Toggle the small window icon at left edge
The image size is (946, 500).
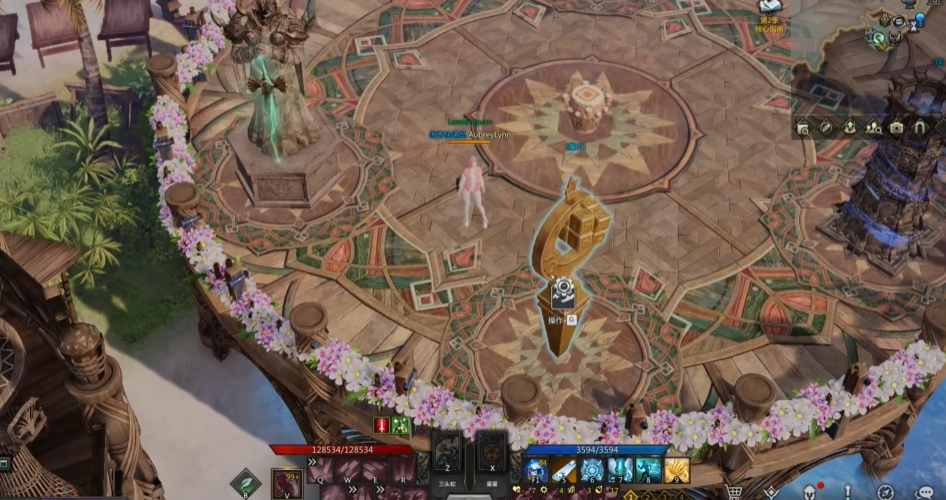click(4, 463)
